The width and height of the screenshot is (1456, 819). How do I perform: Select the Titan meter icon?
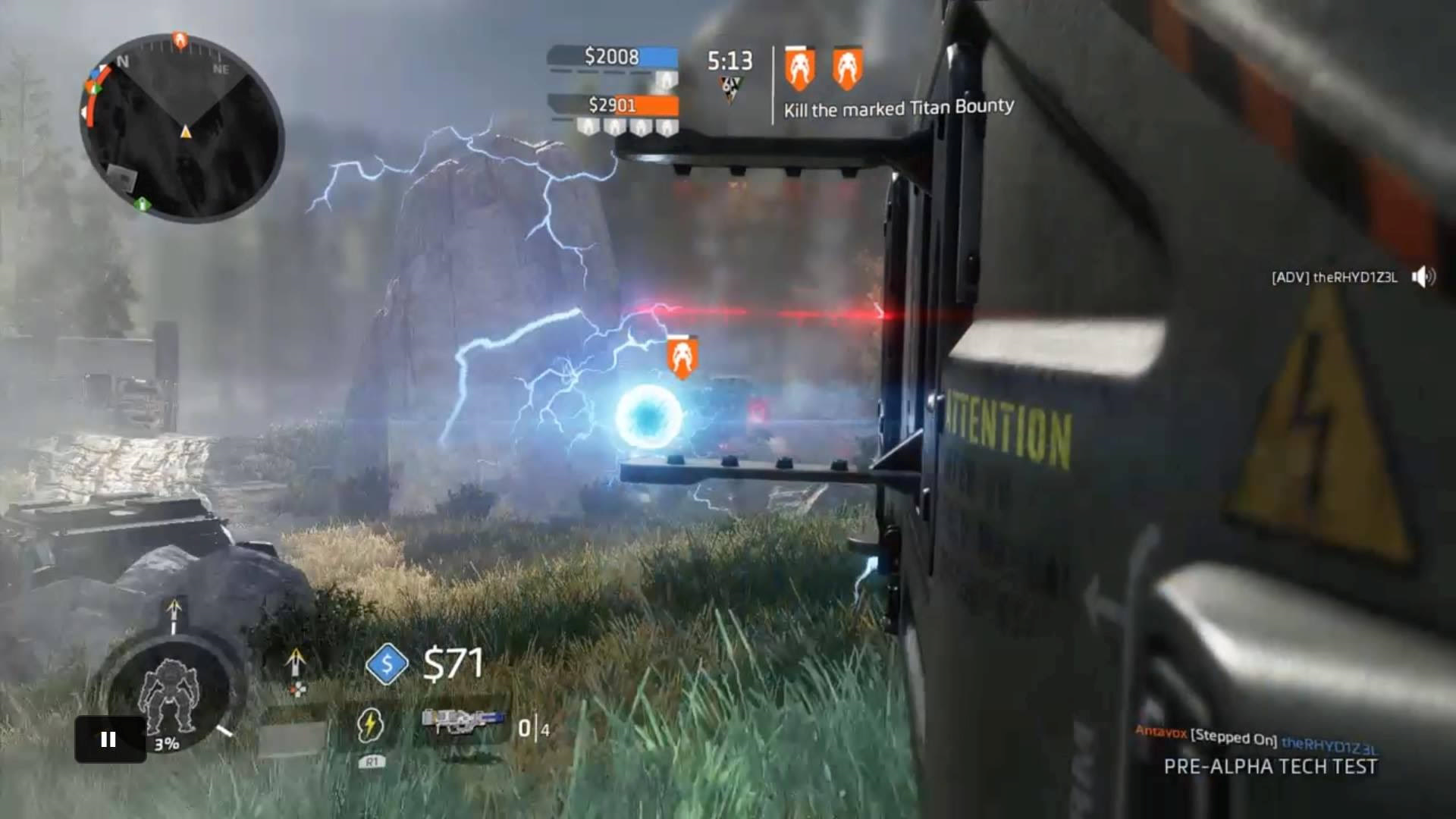170,698
